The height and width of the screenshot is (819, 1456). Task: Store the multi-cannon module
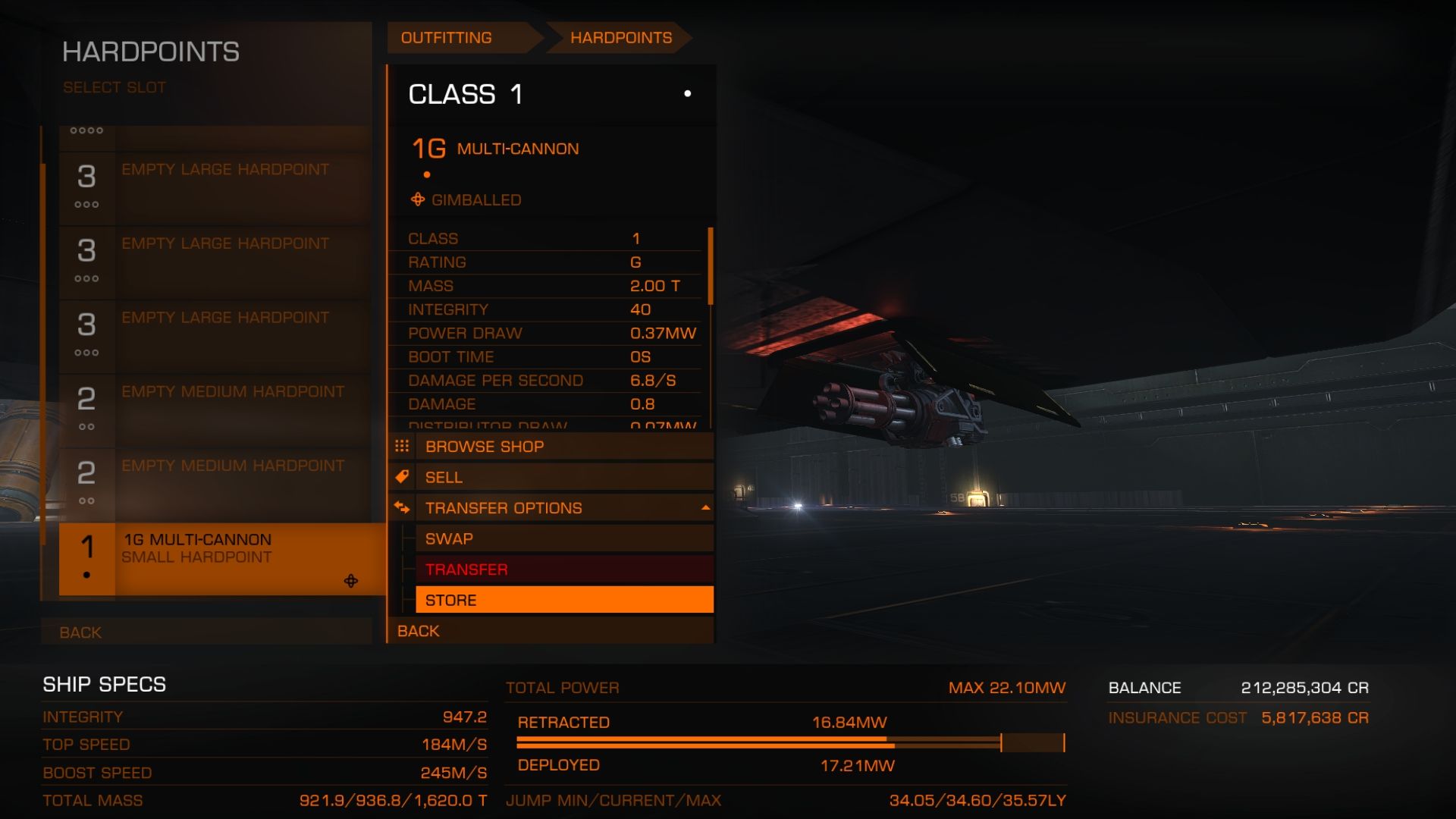563,600
